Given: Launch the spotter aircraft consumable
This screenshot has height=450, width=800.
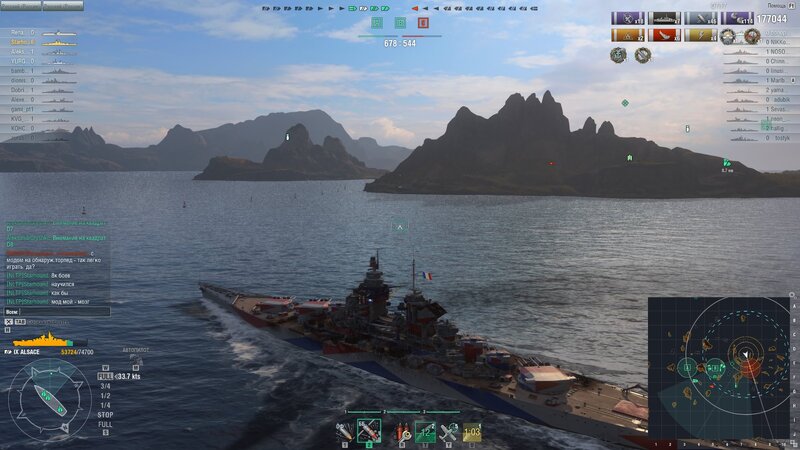Looking at the screenshot, I should coord(449,431).
